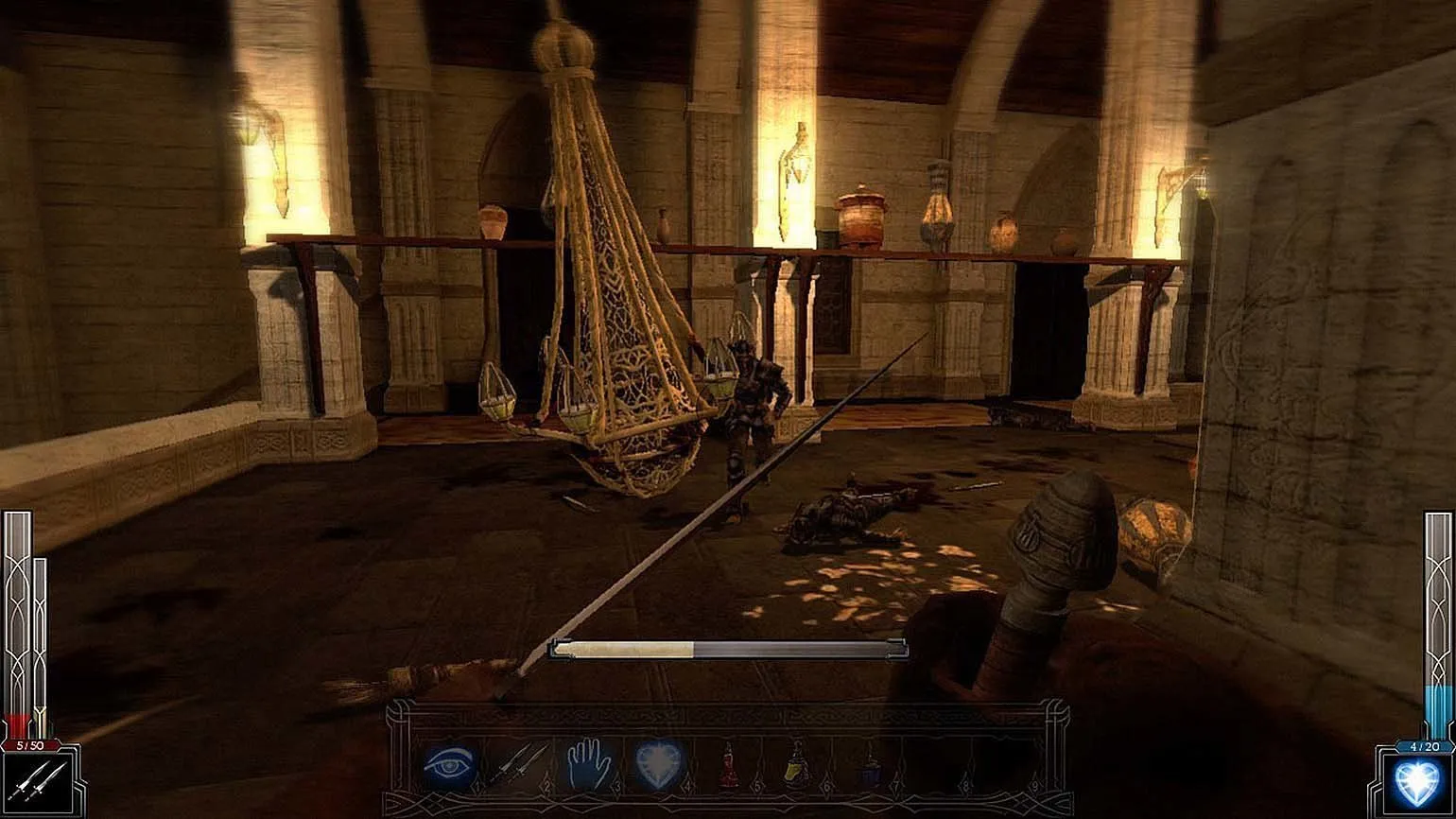Choose the twin daggers in hotbar slot 2
1456x819 pixels.
tap(517, 762)
